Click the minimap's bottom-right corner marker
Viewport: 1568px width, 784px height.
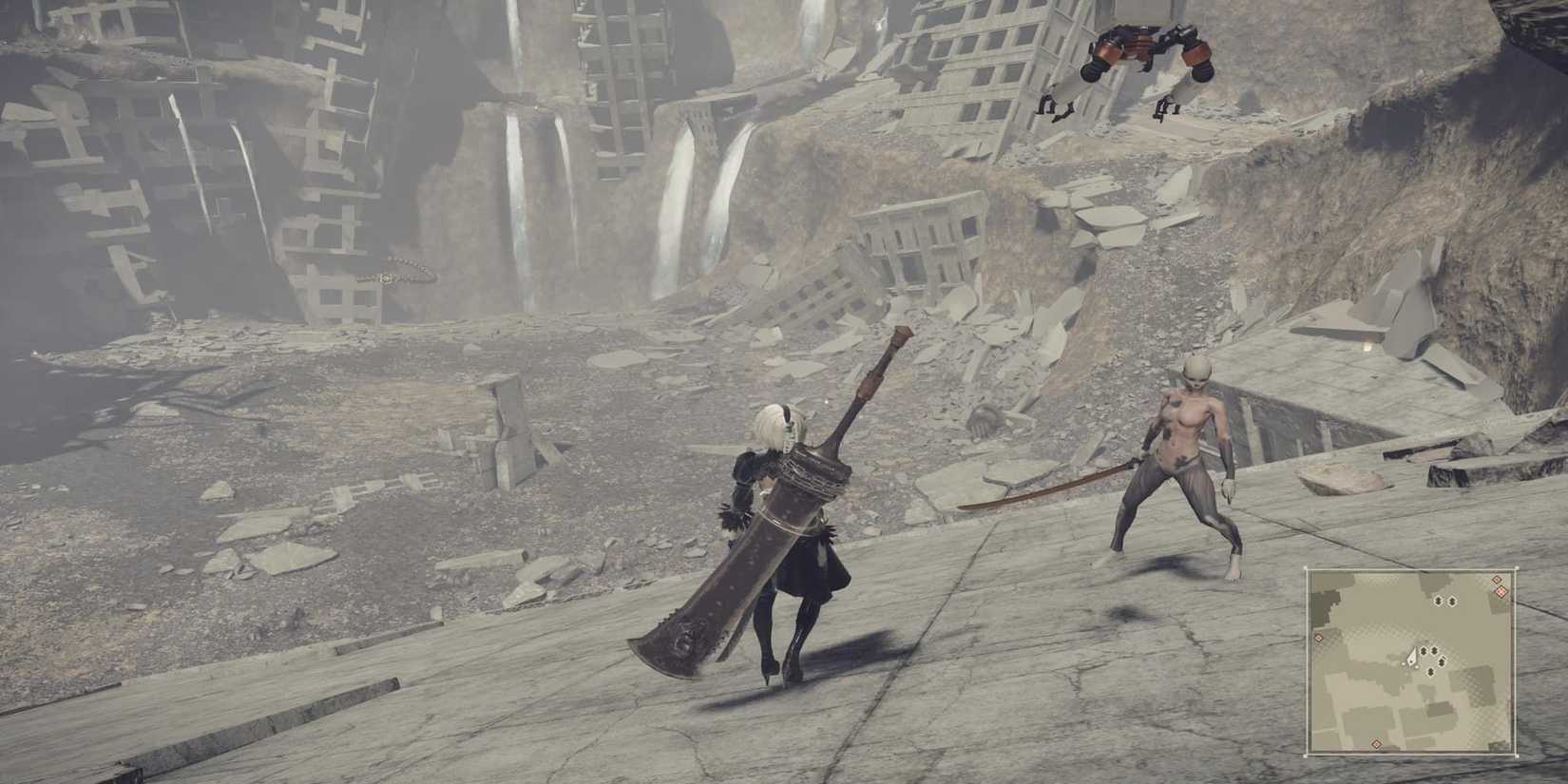pyautogui.click(x=1517, y=755)
